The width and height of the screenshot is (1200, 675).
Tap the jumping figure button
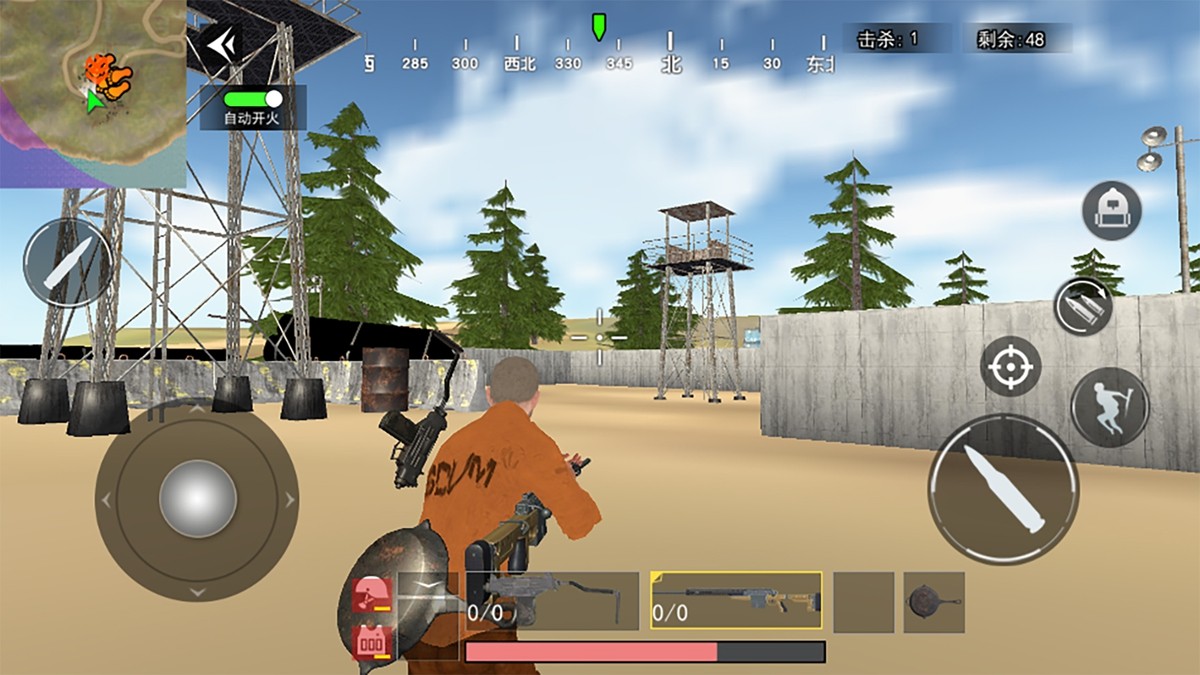[1110, 407]
